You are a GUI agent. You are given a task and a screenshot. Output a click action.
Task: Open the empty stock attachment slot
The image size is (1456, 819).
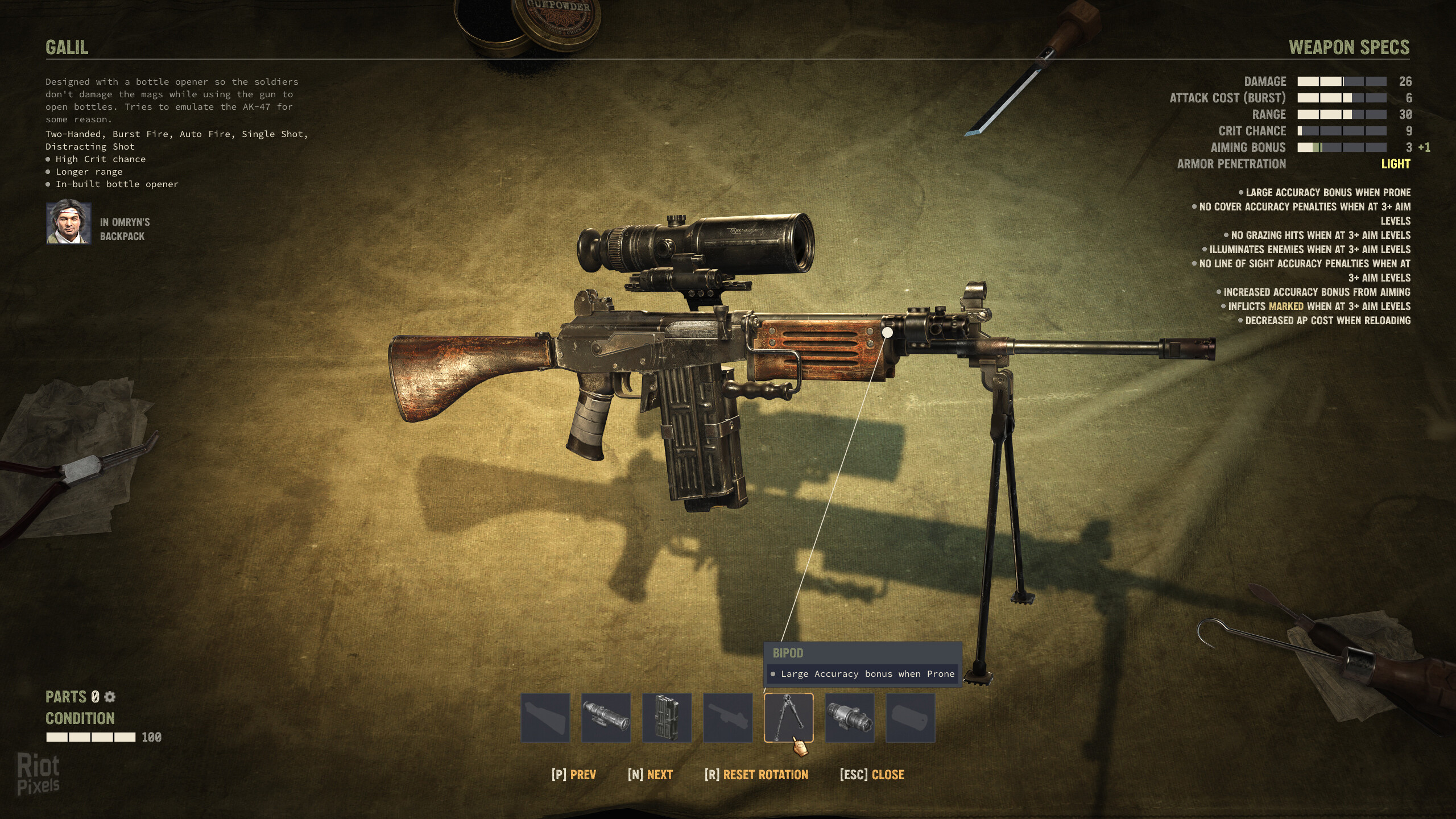pos(545,717)
